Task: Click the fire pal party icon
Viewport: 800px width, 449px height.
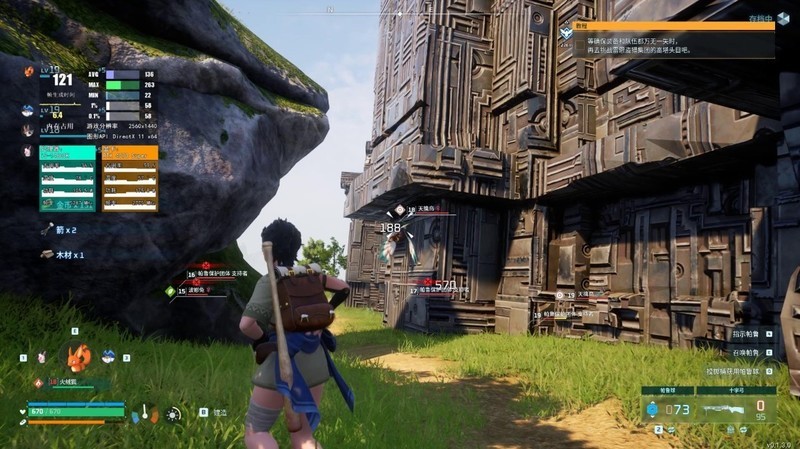Action: point(28,72)
